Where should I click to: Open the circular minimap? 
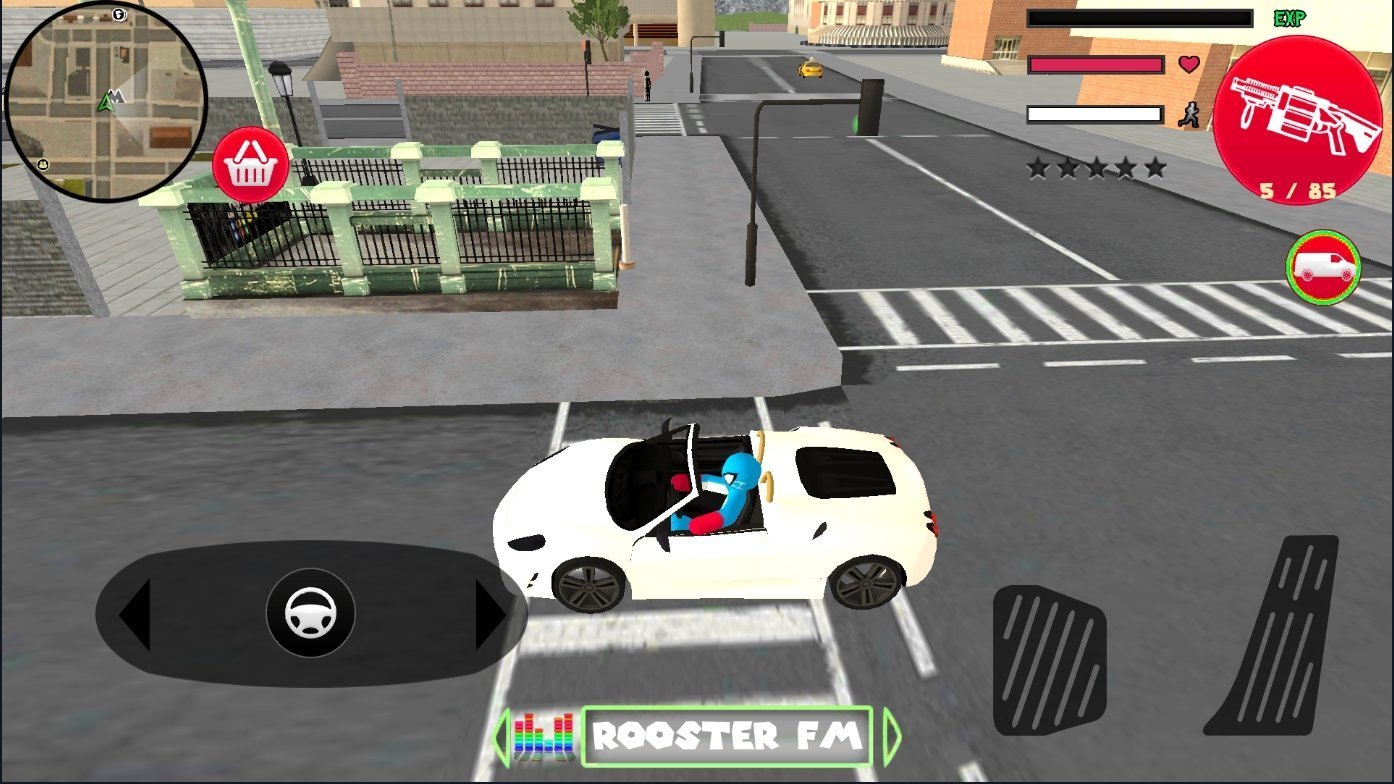pos(105,101)
